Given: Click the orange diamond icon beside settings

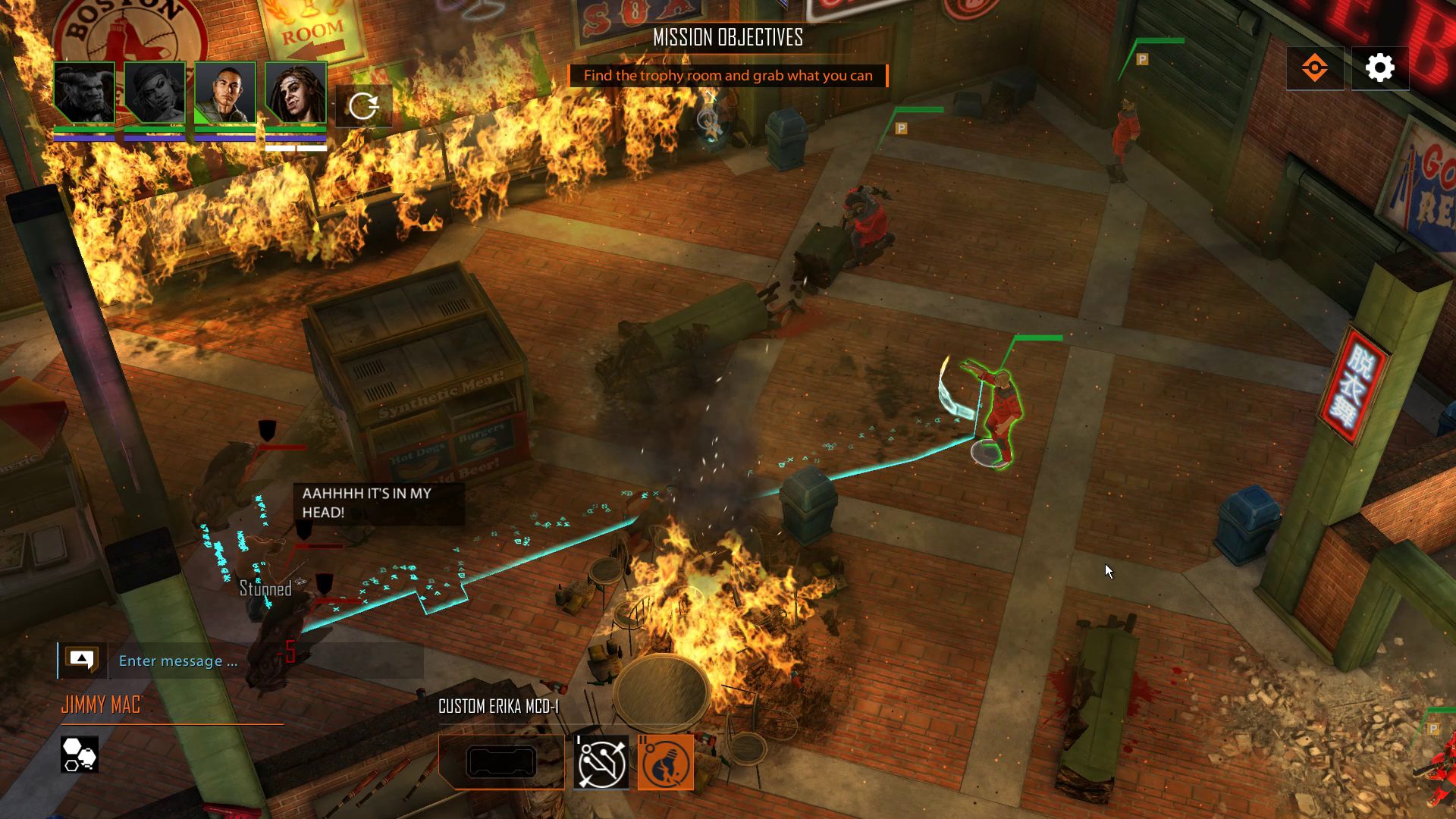Looking at the screenshot, I should (1314, 68).
